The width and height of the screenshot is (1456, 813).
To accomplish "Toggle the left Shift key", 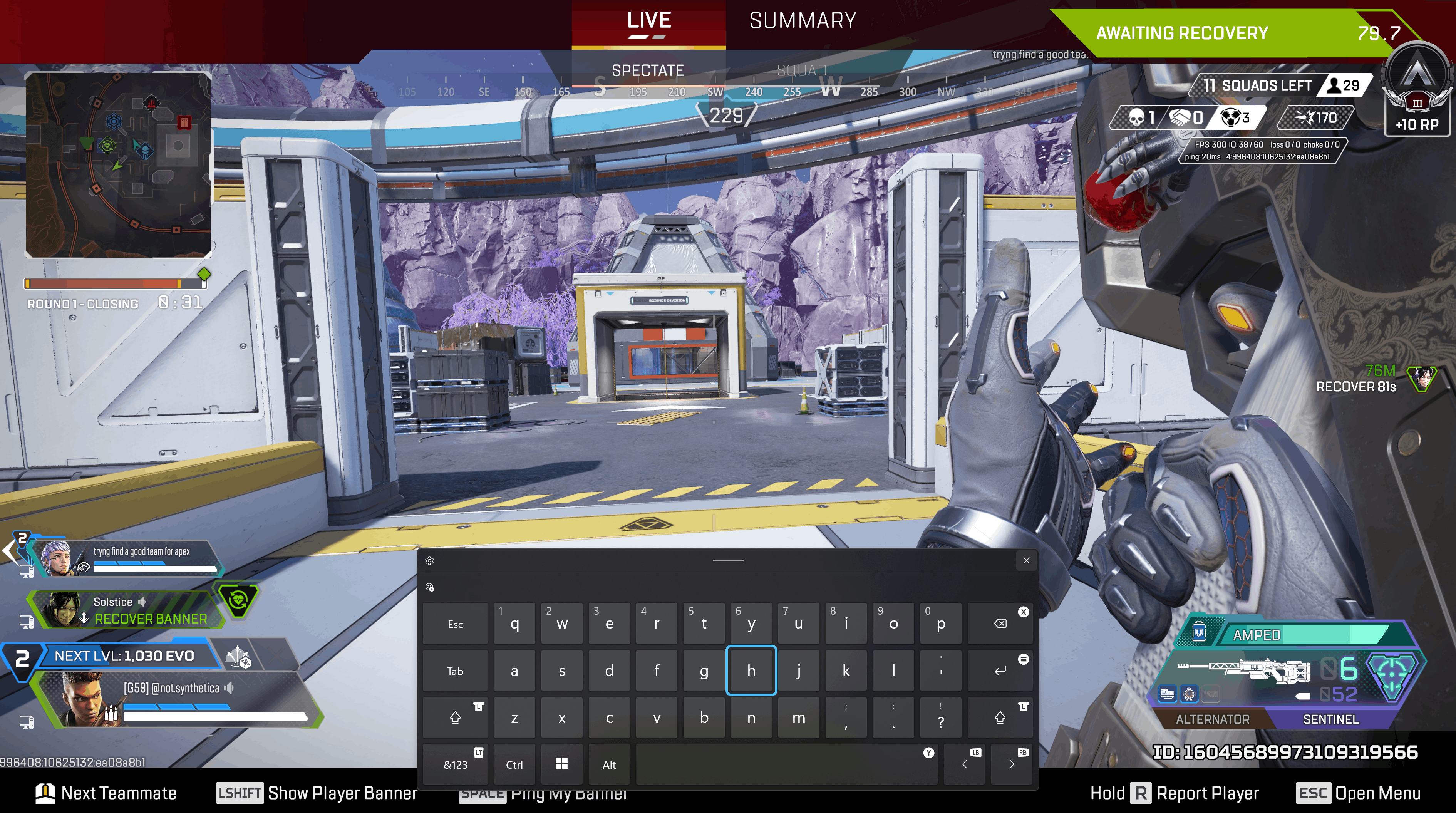I will pyautogui.click(x=455, y=717).
